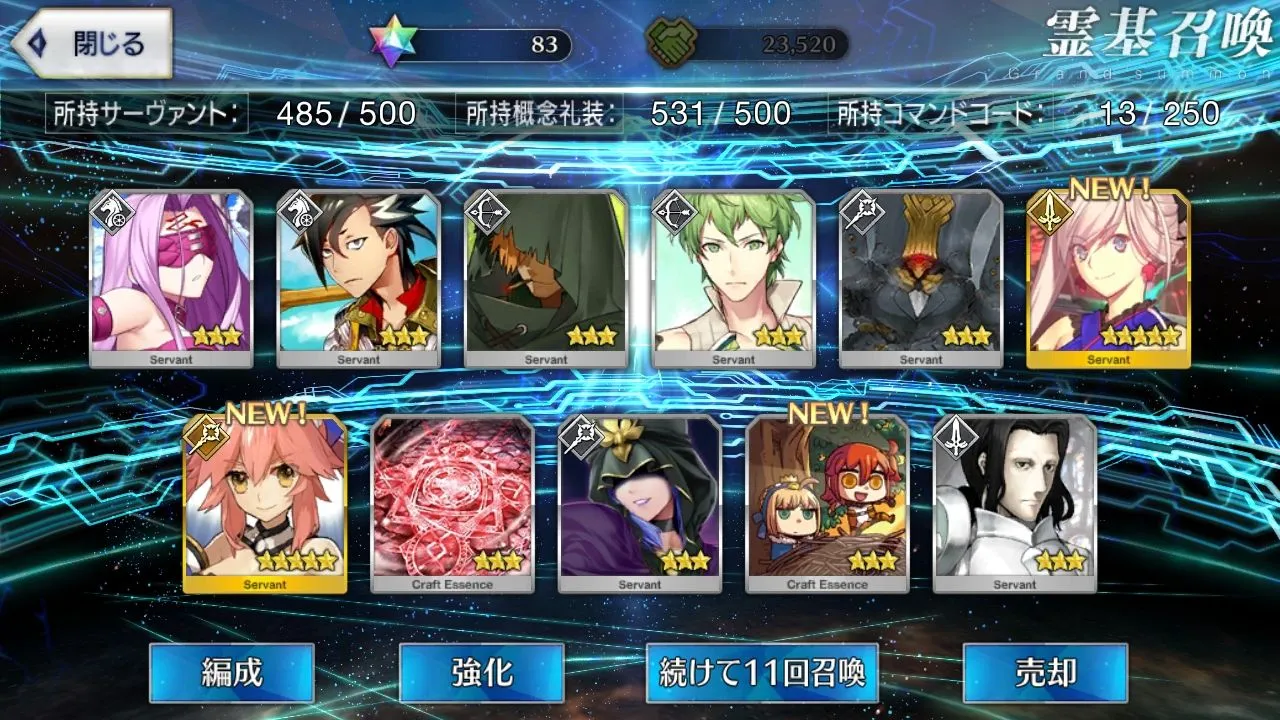This screenshot has height=720, width=1280.
Task: Open the 売却 sell menu
Action: pos(1045,672)
